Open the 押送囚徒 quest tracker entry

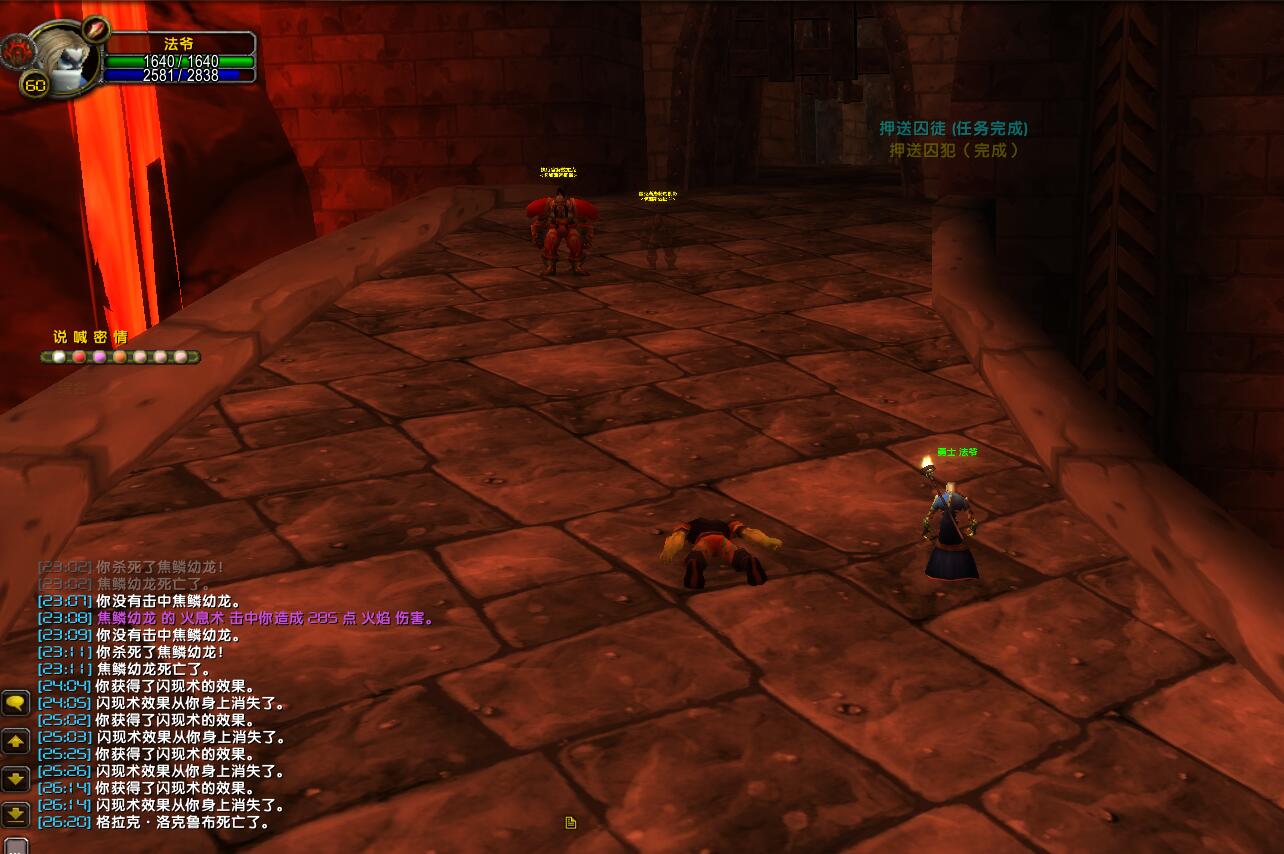953,129
